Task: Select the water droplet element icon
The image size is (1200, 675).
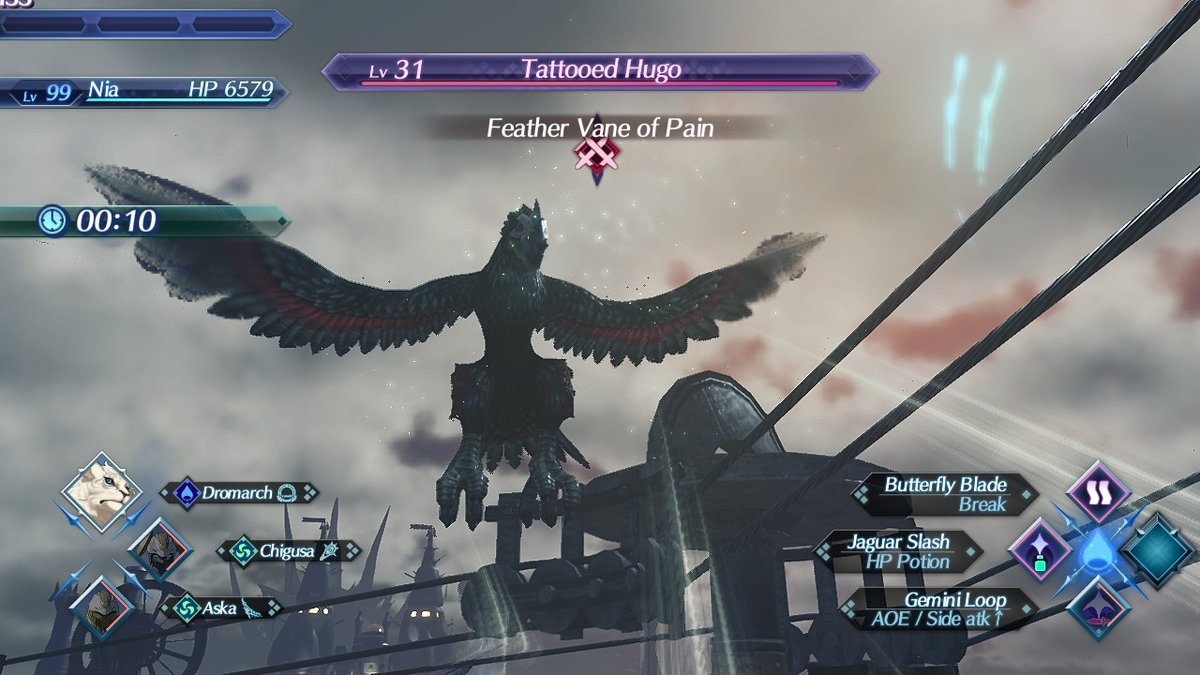Action: (1097, 551)
